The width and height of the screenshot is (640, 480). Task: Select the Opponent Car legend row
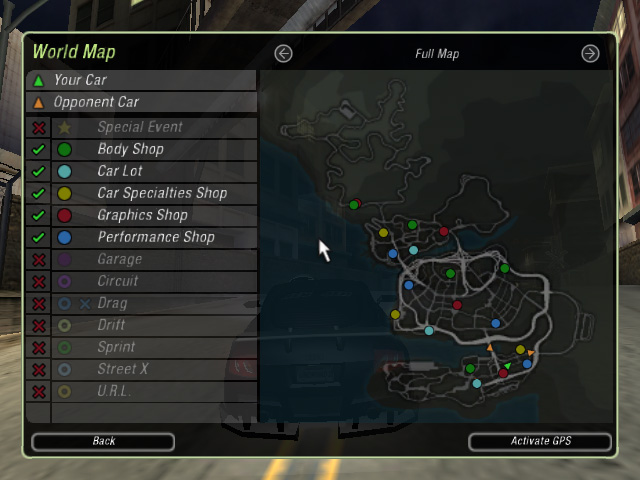pyautogui.click(x=140, y=102)
